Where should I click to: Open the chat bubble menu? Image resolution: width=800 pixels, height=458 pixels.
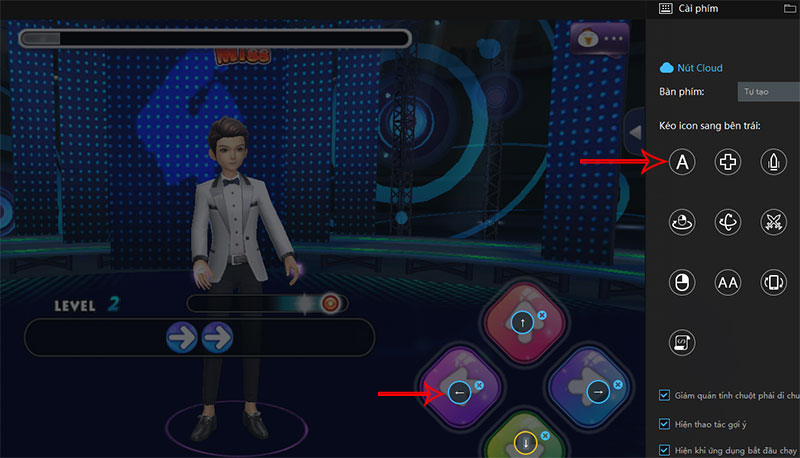(600, 39)
